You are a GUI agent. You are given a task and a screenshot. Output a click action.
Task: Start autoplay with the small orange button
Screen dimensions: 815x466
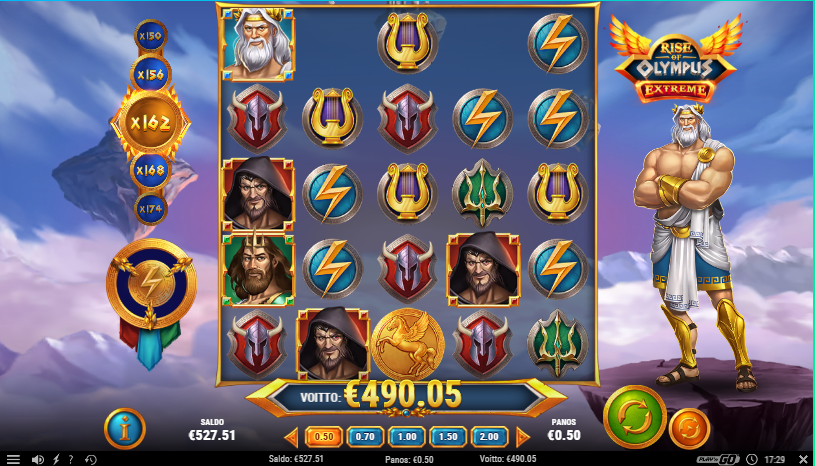[x=689, y=428]
